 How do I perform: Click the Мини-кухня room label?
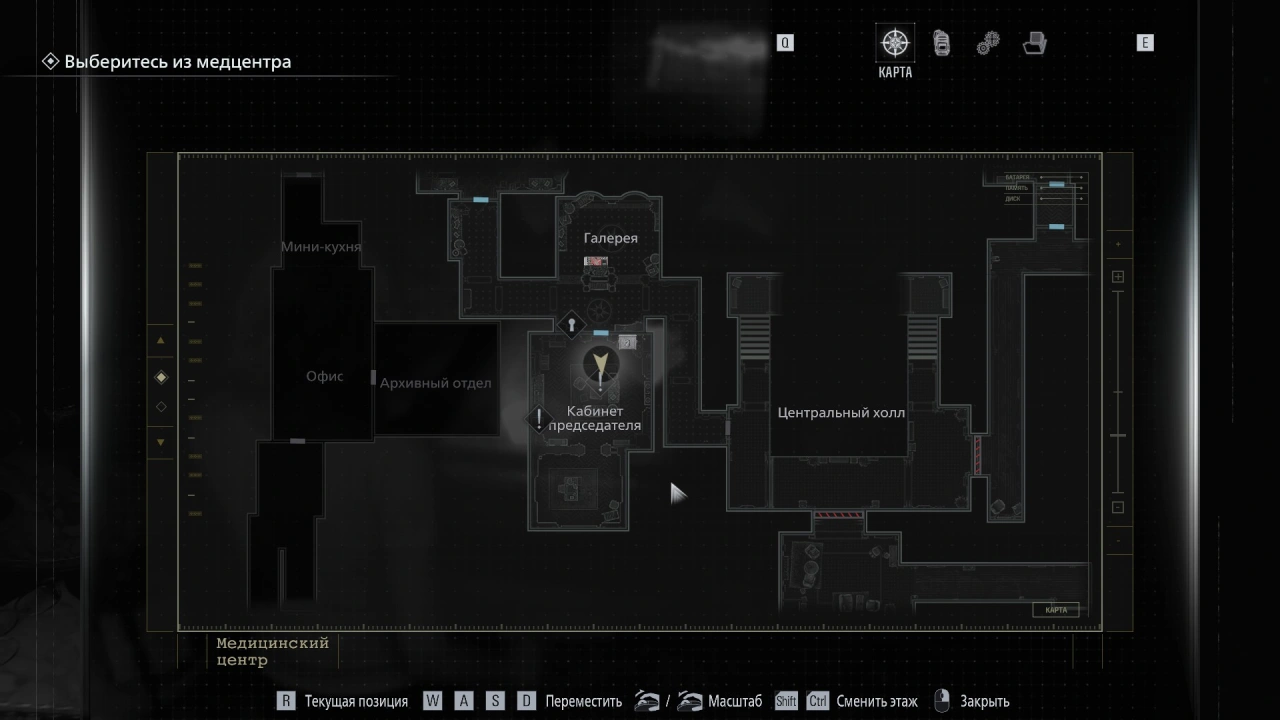click(x=320, y=246)
